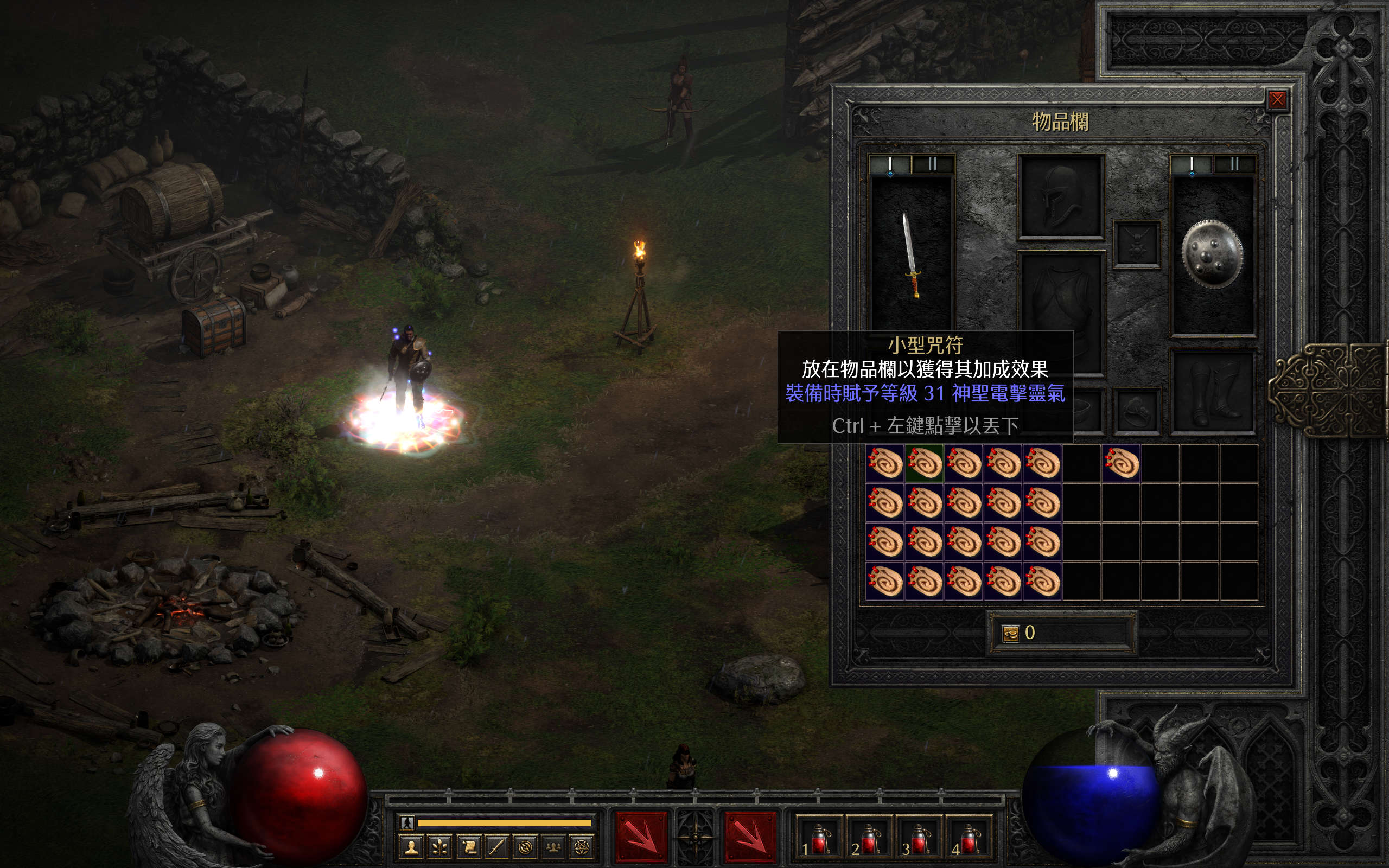Switch to weapon set II above the sword
The width and height of the screenshot is (1389, 868).
click(x=933, y=165)
